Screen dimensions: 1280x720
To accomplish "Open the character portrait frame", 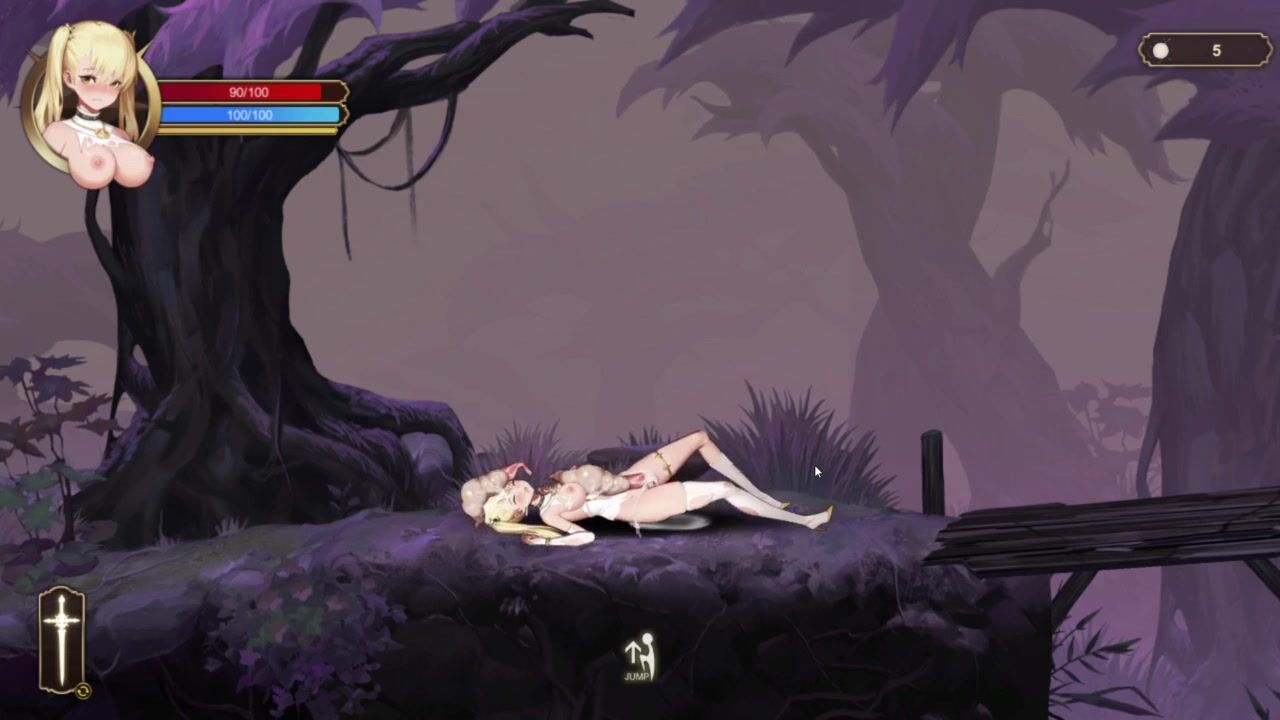I will tap(92, 98).
